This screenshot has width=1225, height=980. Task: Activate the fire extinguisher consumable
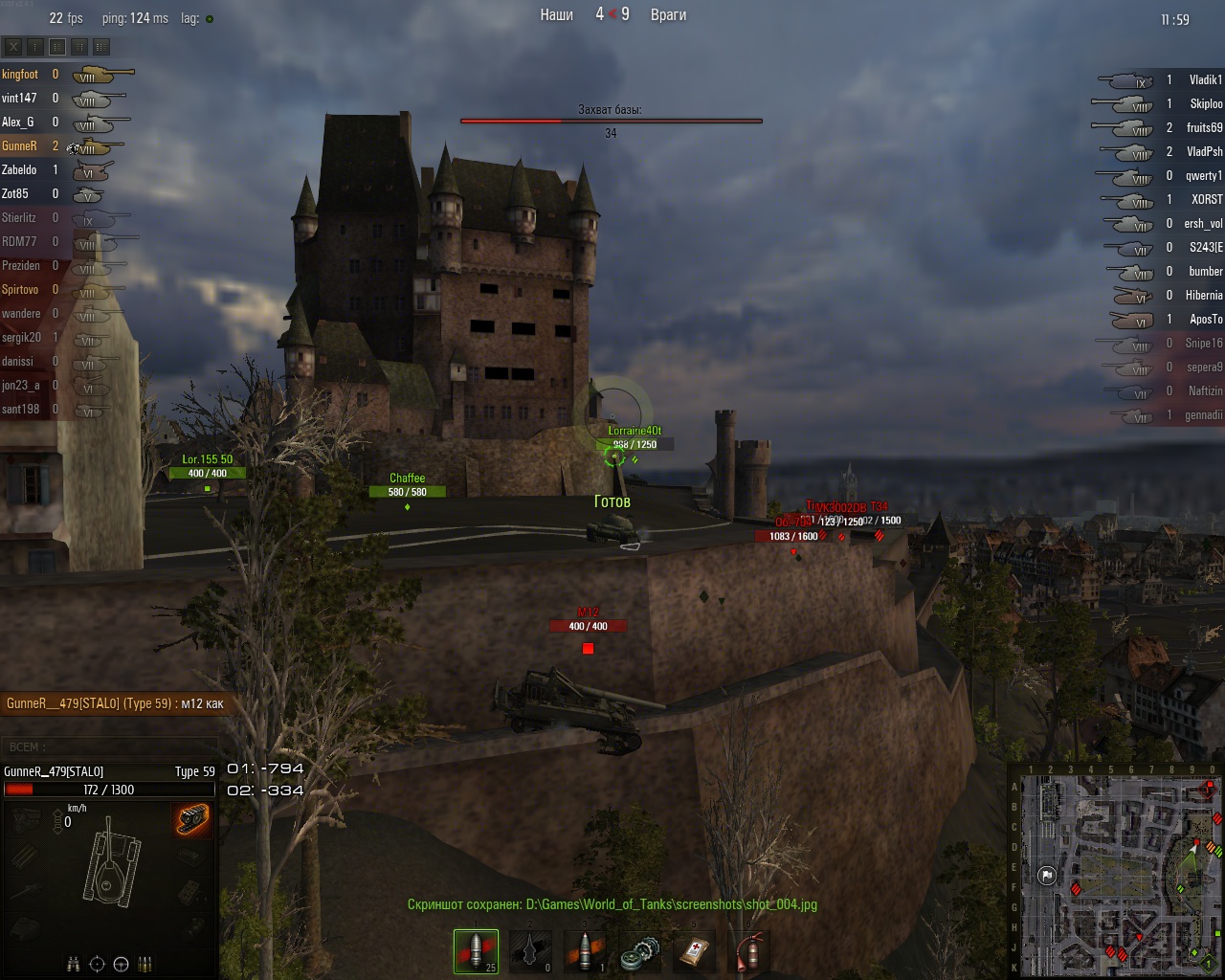[x=748, y=951]
